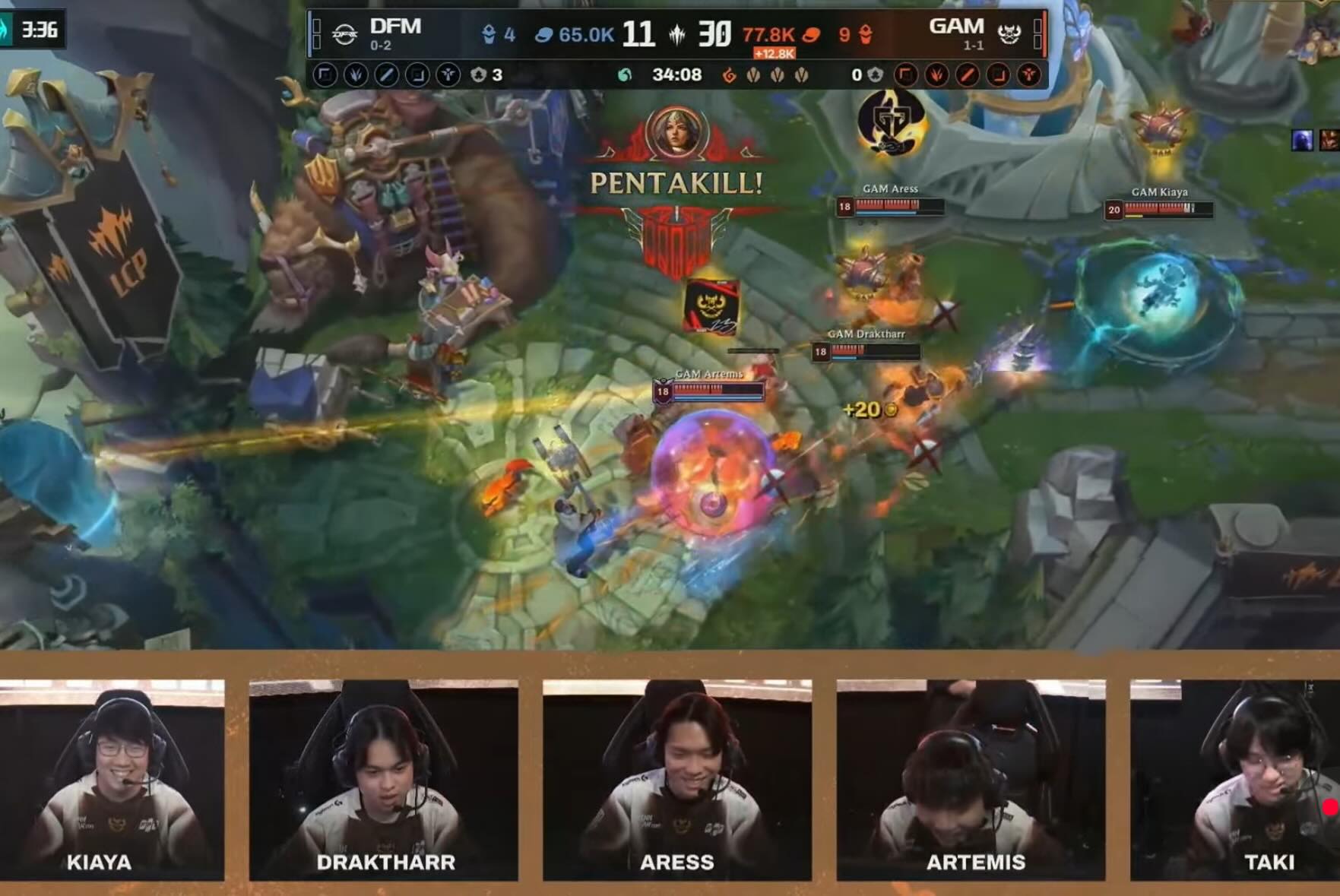Pick Taki's player camera tile

tap(1235, 779)
